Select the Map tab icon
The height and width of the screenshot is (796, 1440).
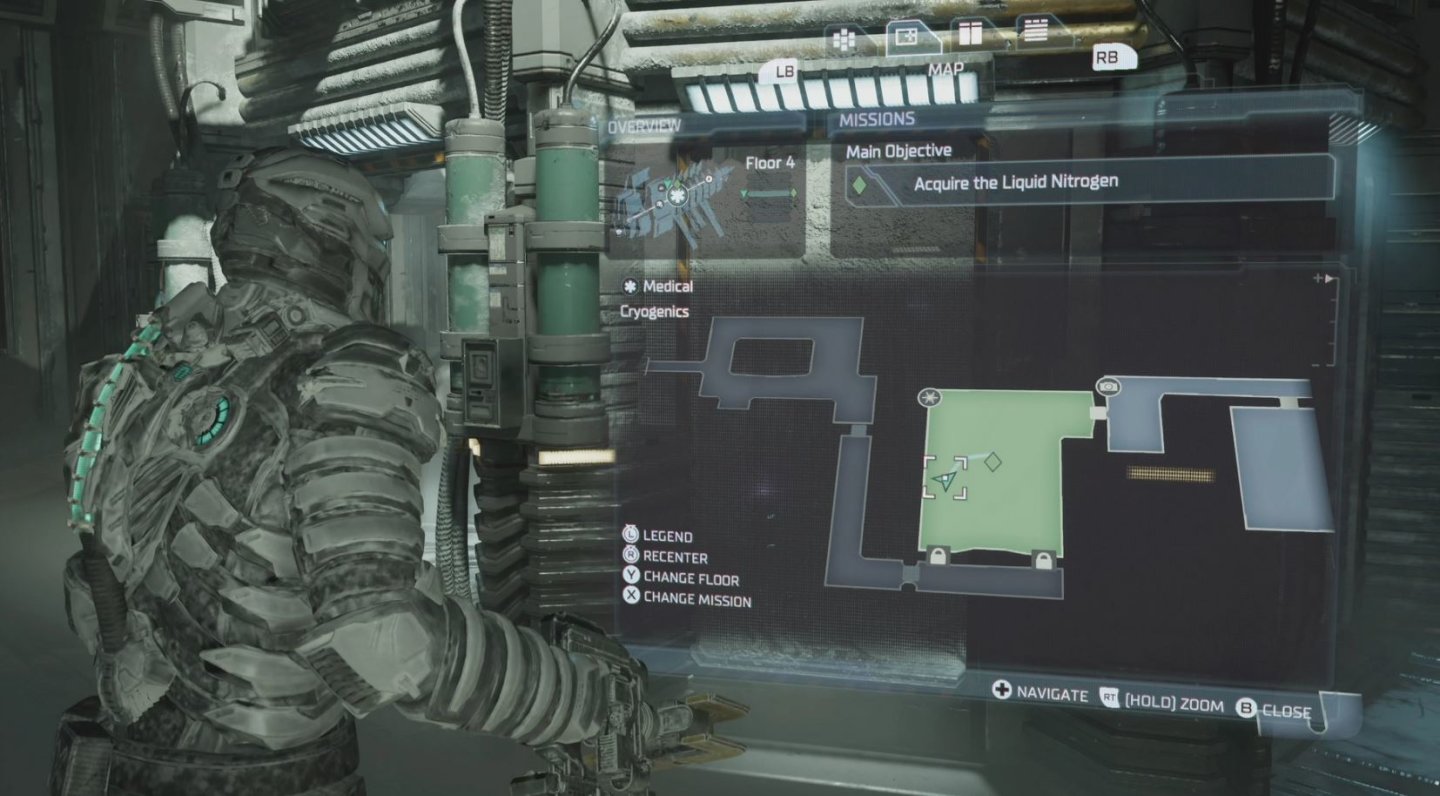(x=908, y=38)
